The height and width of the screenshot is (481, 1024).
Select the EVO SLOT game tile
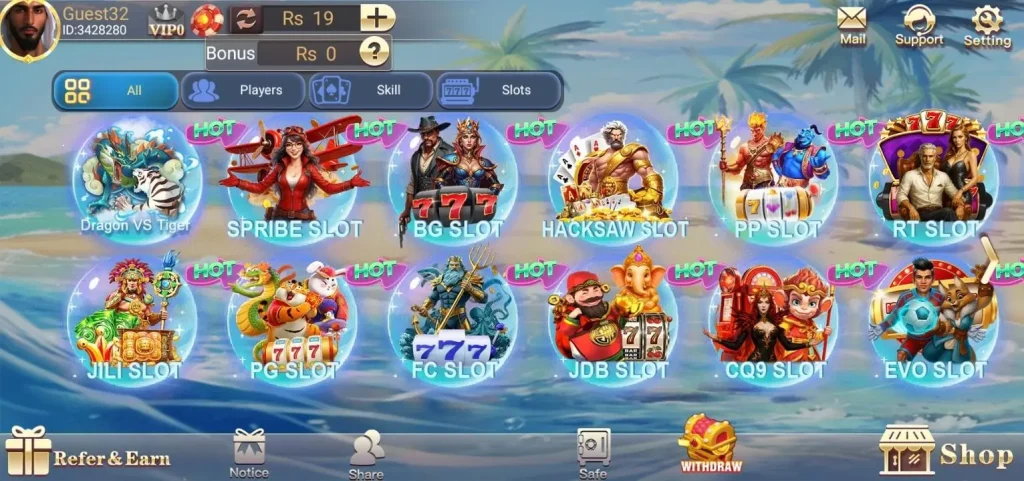[x=934, y=318]
